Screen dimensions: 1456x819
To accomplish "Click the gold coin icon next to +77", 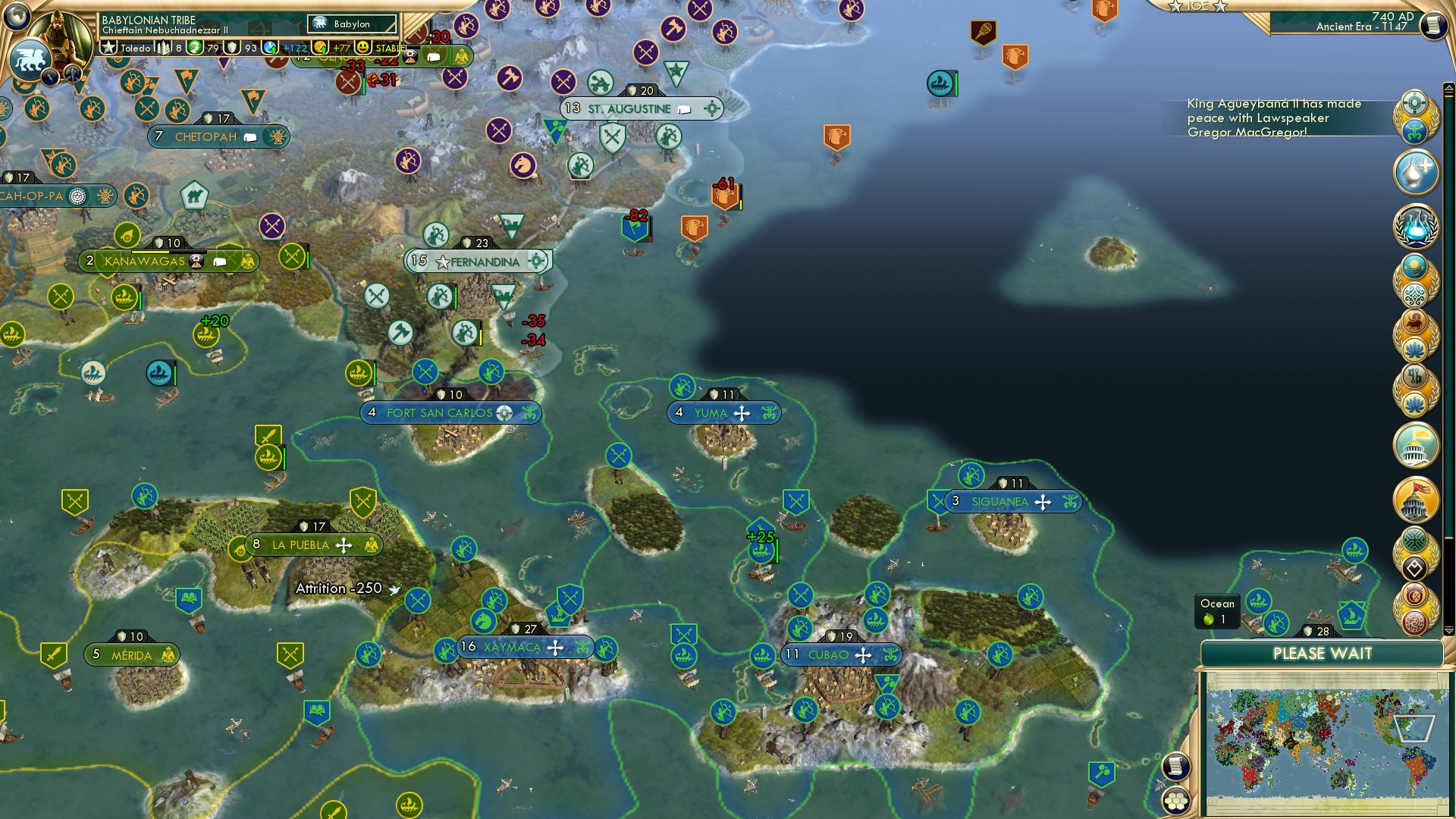I will 319,48.
